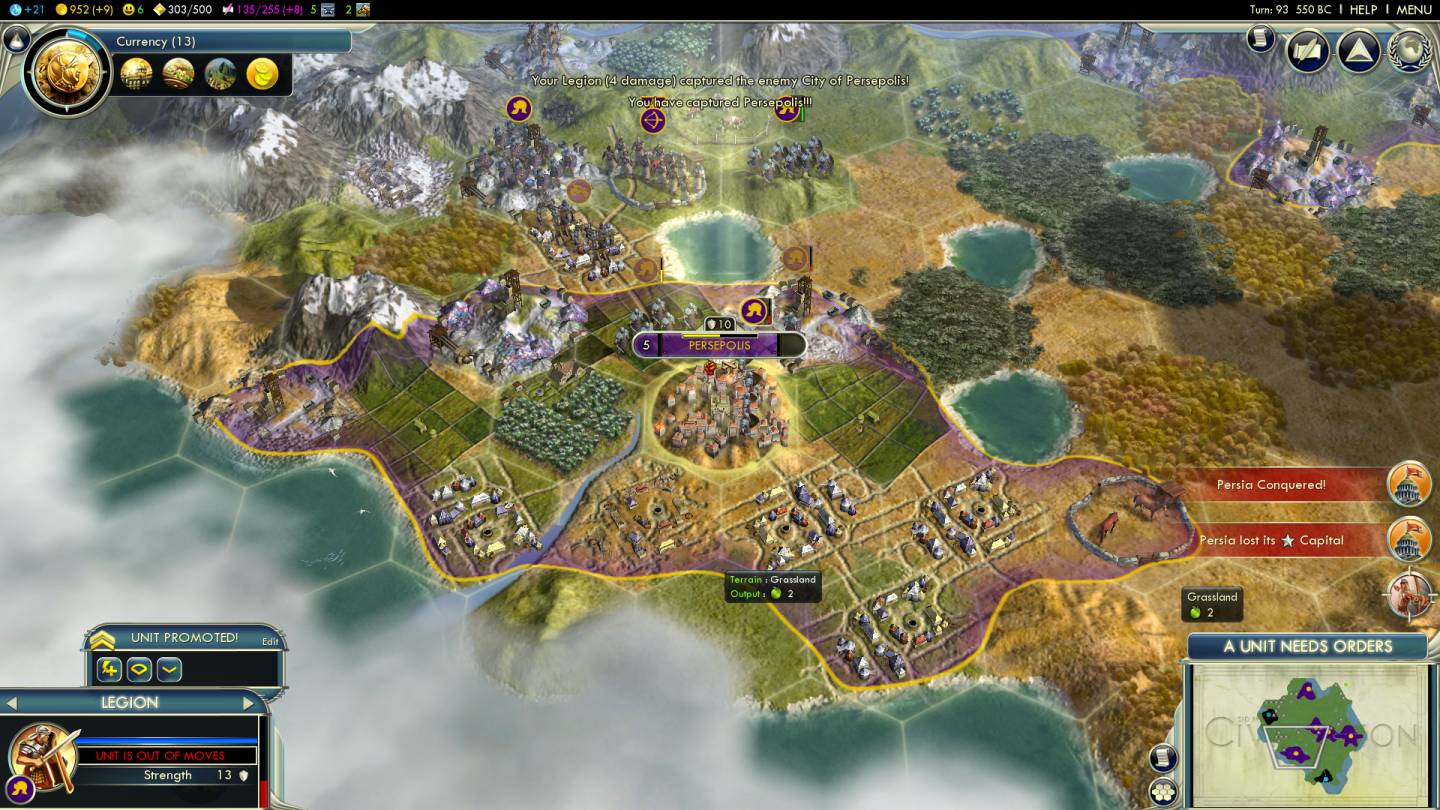Click the "A Unit Needs Orders" button
Image resolution: width=1440 pixels, height=810 pixels.
tap(1307, 646)
